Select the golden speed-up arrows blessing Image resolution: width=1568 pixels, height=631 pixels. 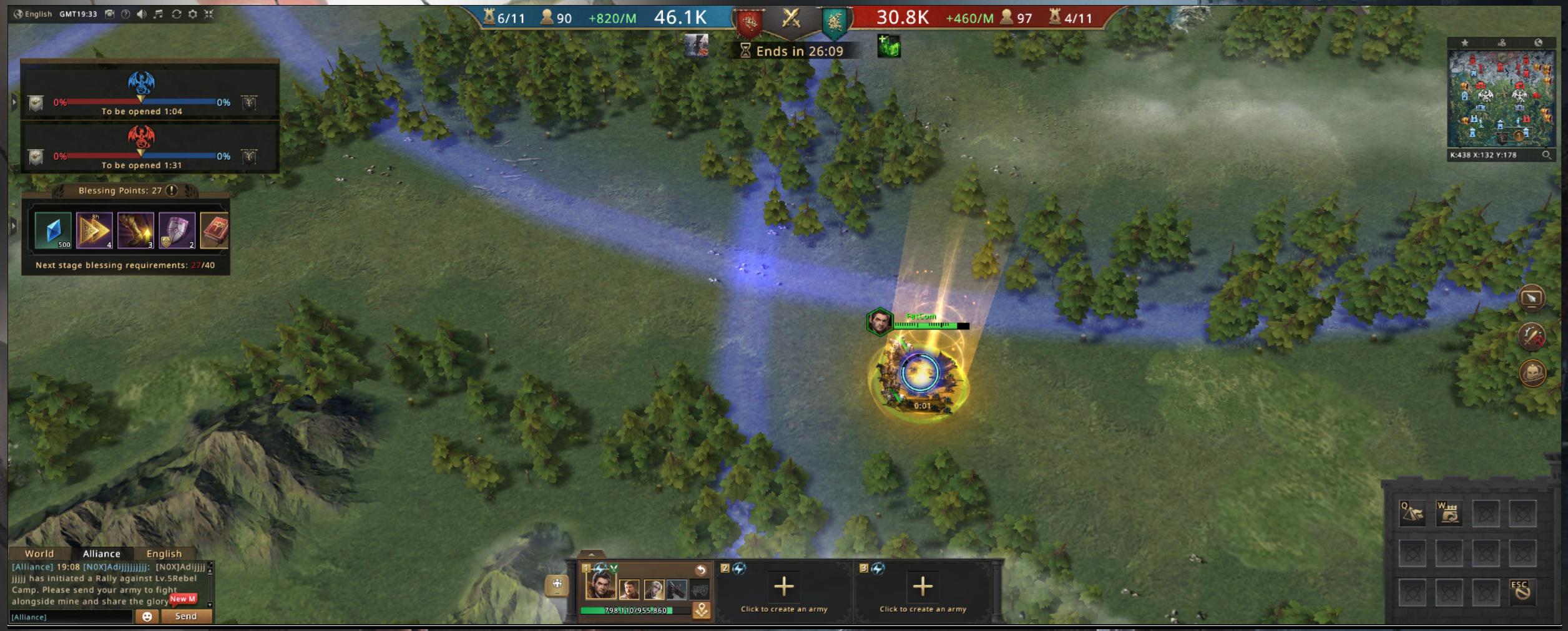point(94,230)
